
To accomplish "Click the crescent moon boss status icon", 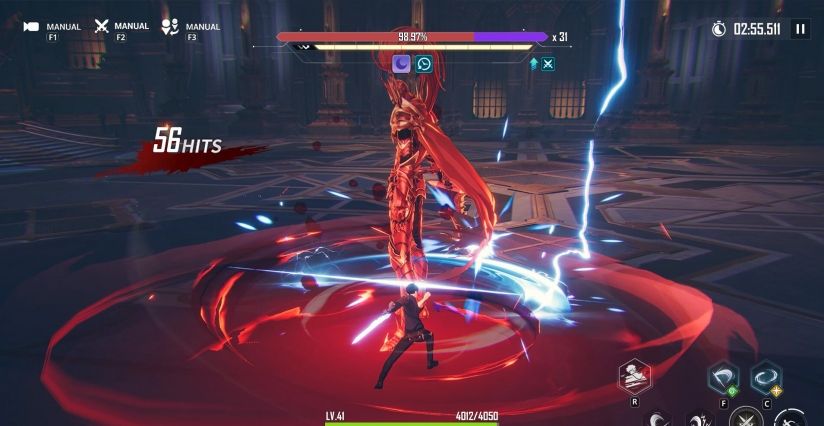I will [x=401, y=64].
